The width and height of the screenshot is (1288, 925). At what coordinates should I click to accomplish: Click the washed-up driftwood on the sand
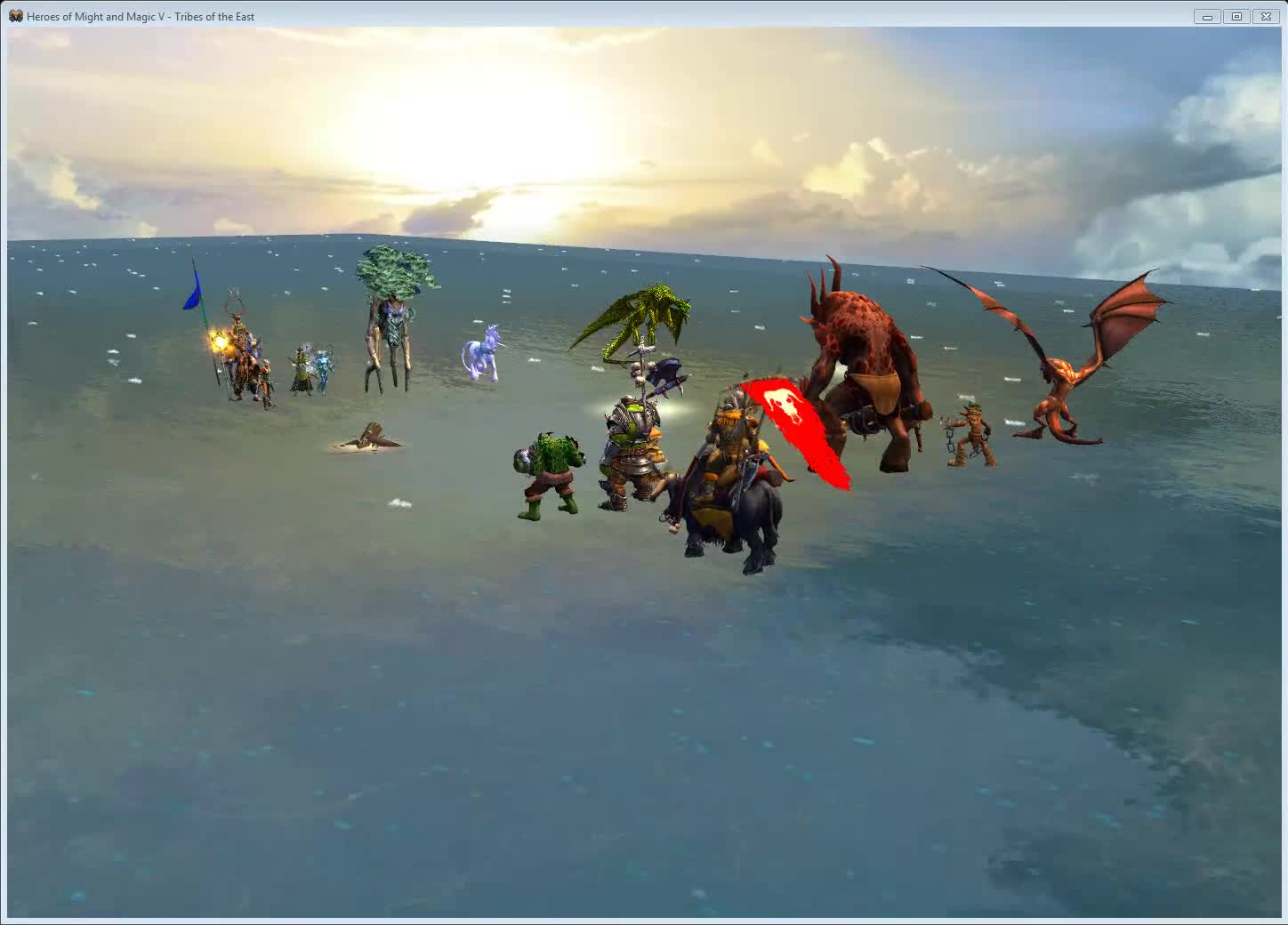tap(370, 438)
